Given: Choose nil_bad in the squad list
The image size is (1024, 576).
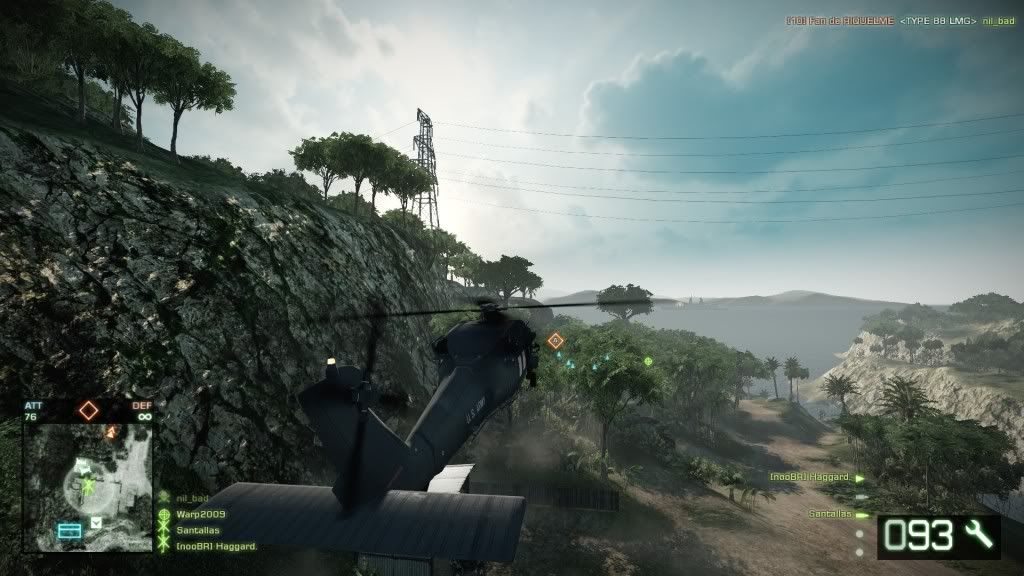Looking at the screenshot, I should point(192,498).
